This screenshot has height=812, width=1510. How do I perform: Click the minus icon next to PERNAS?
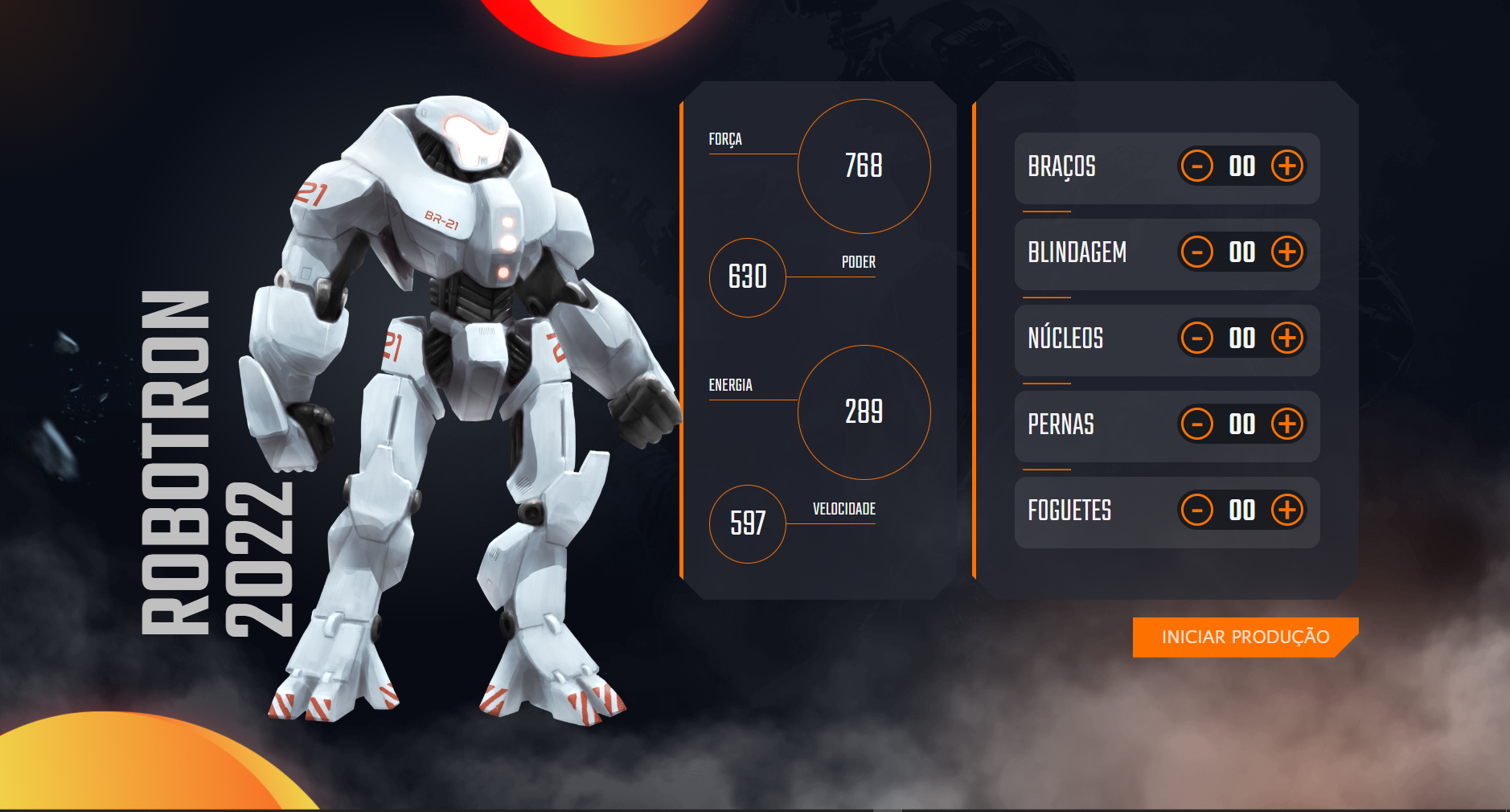(x=1197, y=425)
